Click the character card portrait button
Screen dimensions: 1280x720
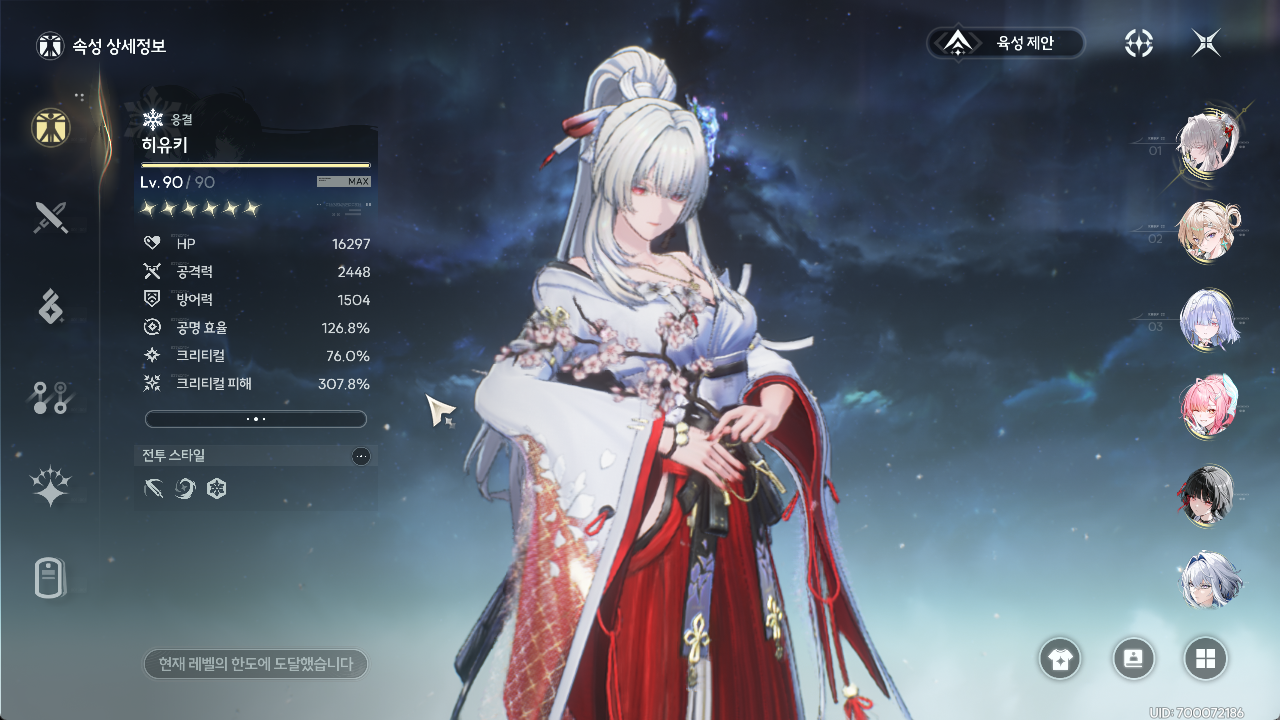click(1134, 659)
